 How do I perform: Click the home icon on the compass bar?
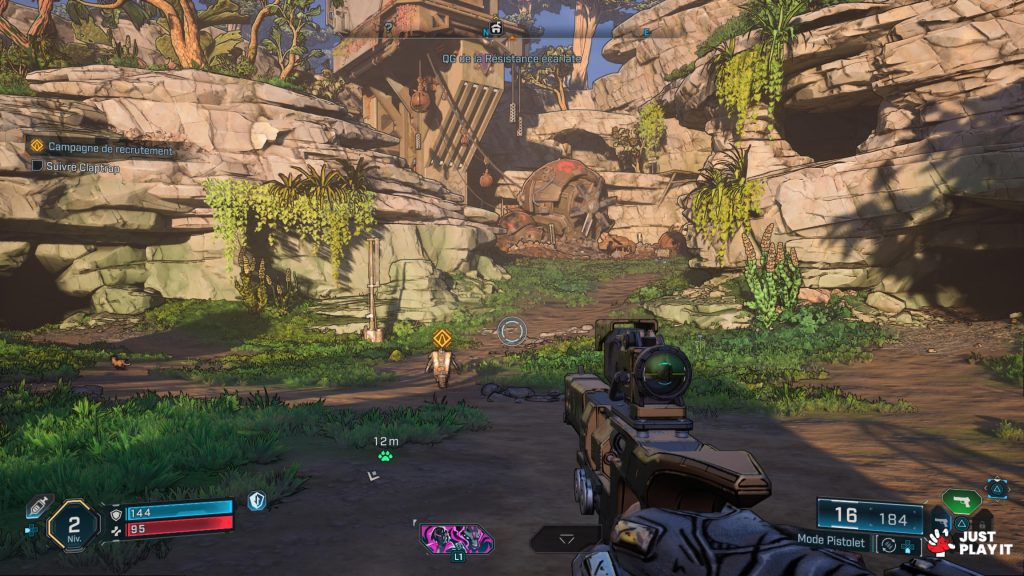point(495,27)
